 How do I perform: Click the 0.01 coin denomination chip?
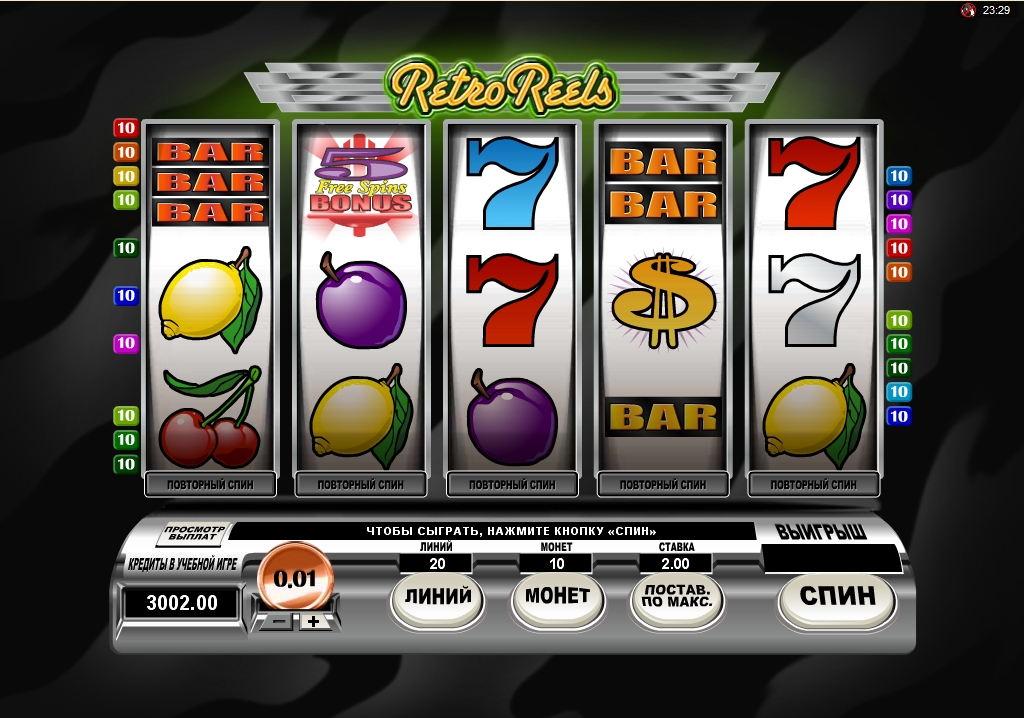click(295, 578)
